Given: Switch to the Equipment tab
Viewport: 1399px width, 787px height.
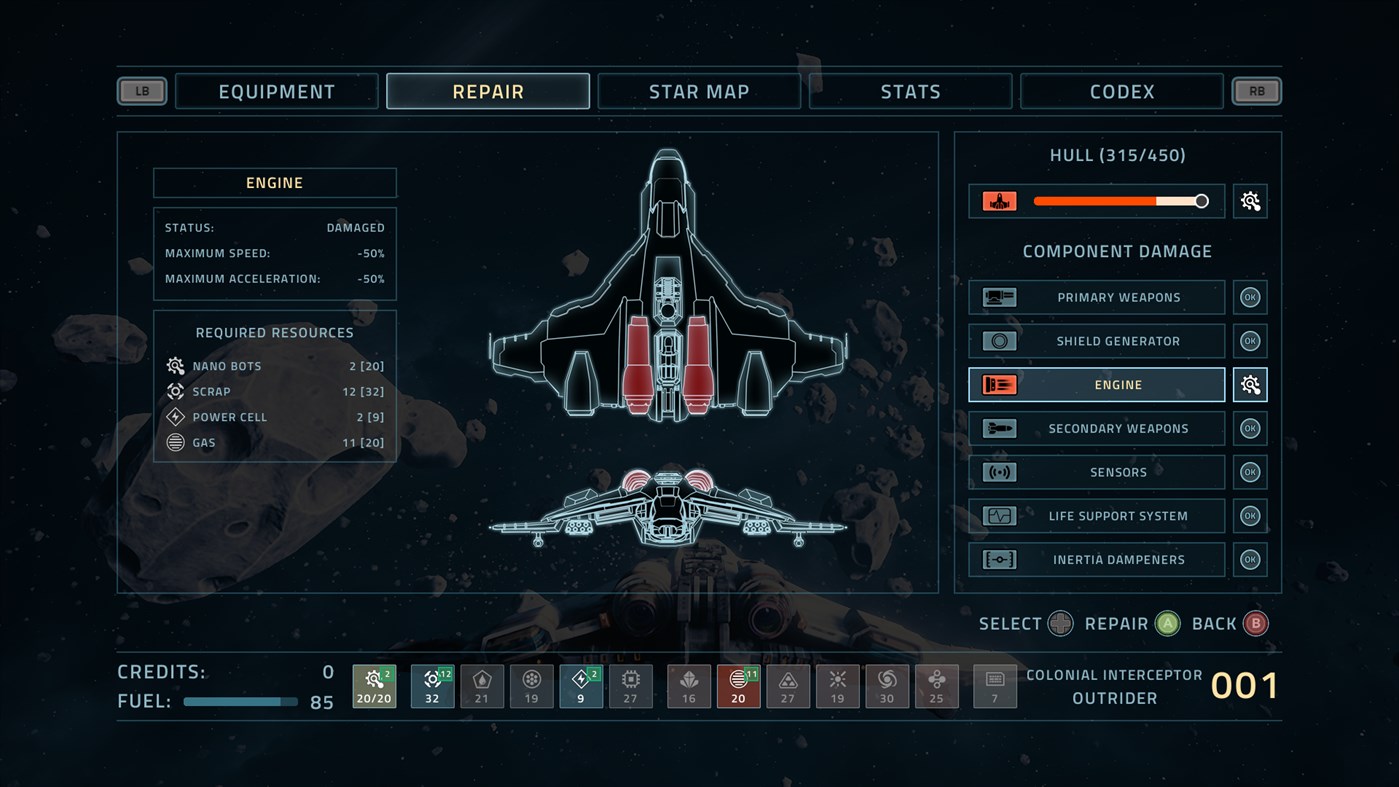Looking at the screenshot, I should 277,91.
